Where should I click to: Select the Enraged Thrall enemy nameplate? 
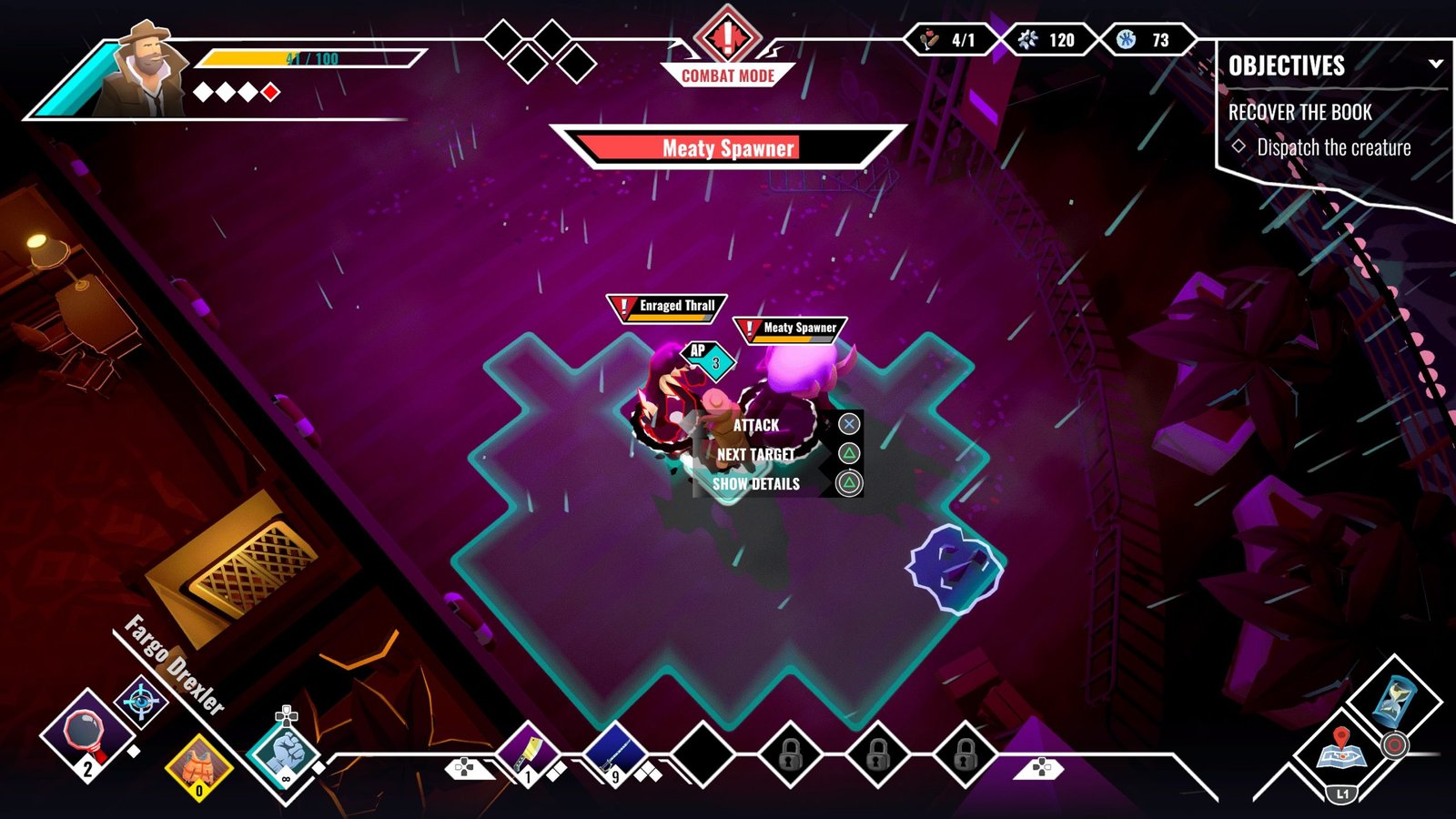pyautogui.click(x=667, y=308)
